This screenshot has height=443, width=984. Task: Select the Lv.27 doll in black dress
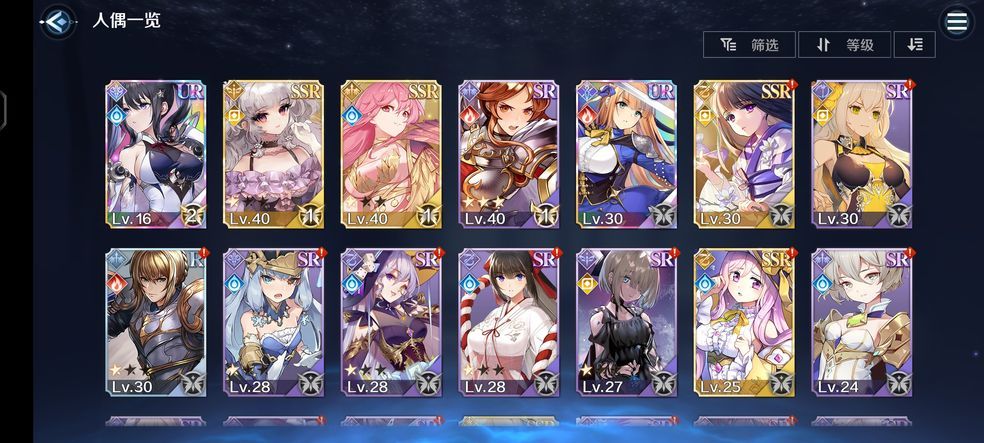627,322
